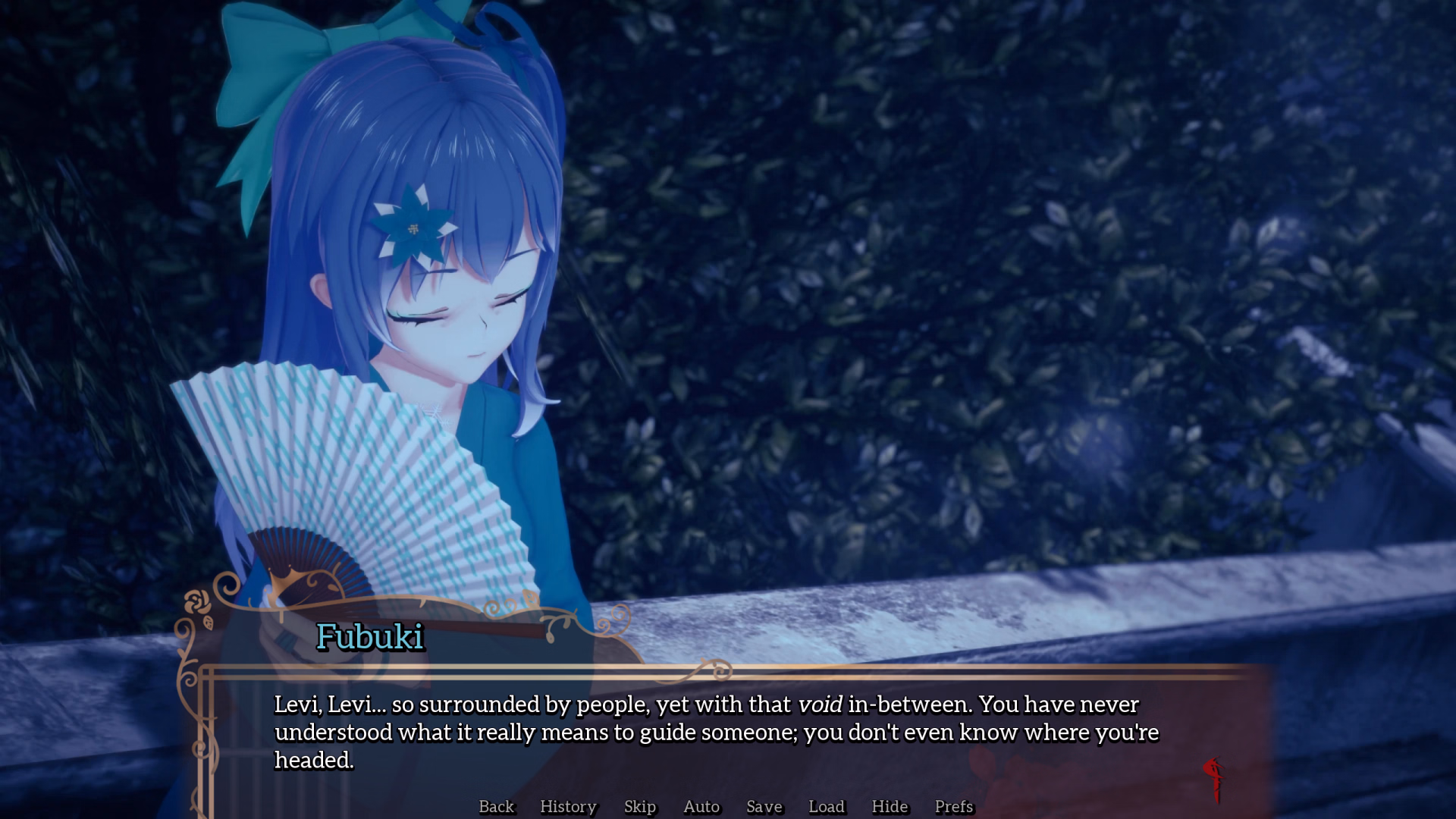
Task: Hide the dialogue box interface
Action: (889, 806)
